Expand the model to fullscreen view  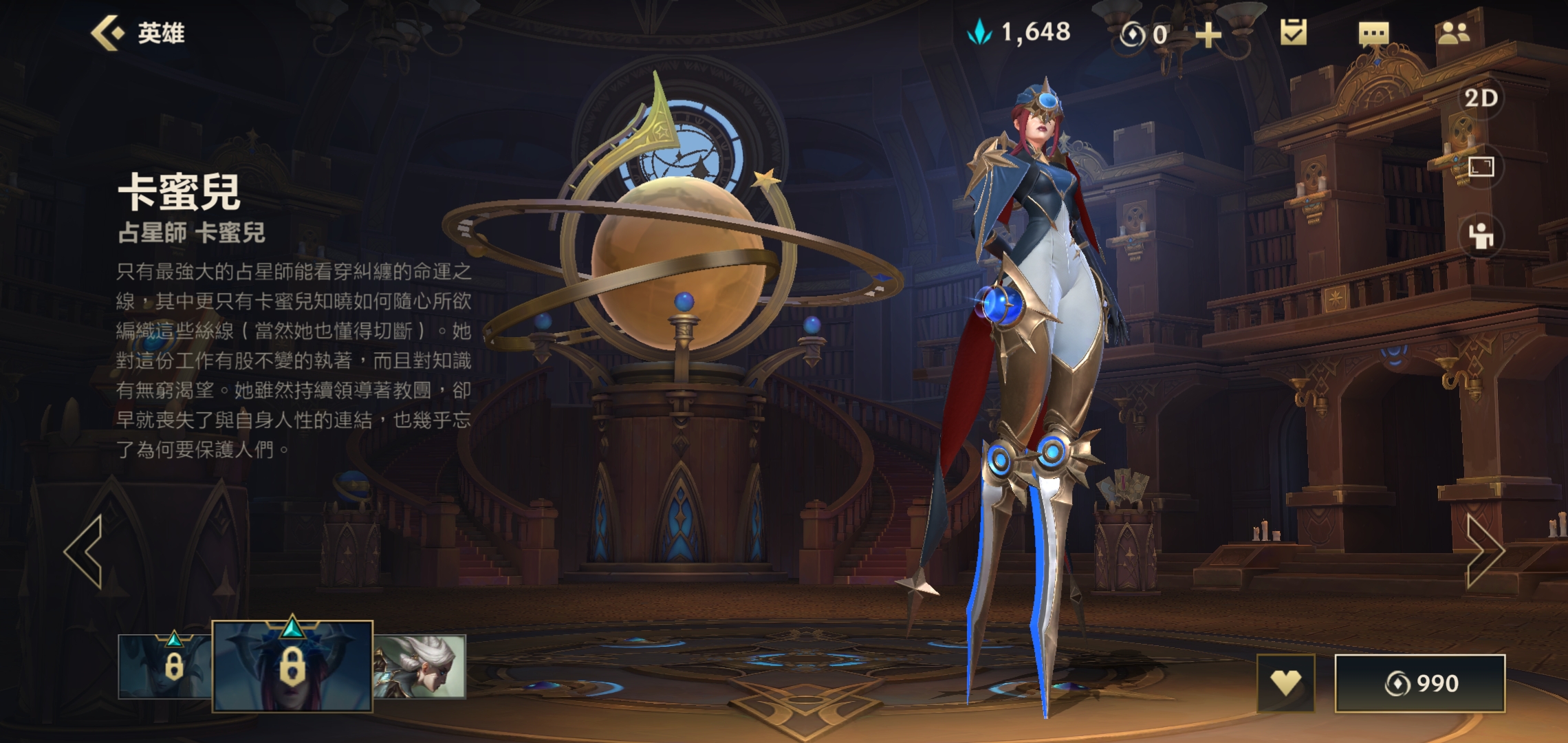1481,167
